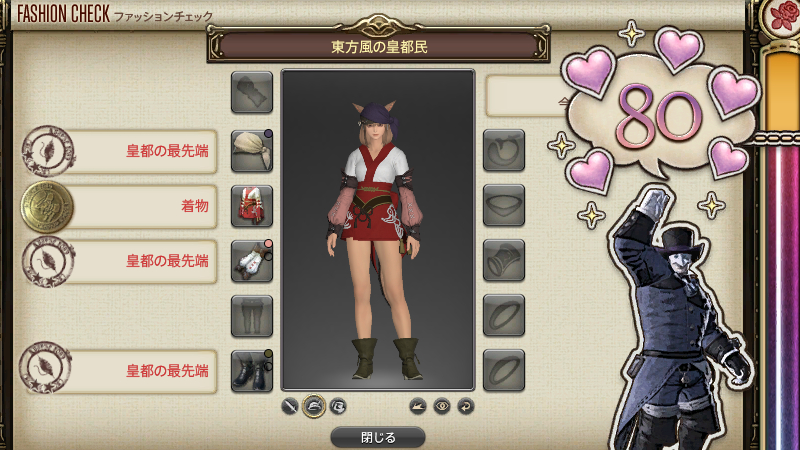Image resolution: width=800 pixels, height=450 pixels.
Task: Select the red kimono body slot
Action: coord(252,206)
